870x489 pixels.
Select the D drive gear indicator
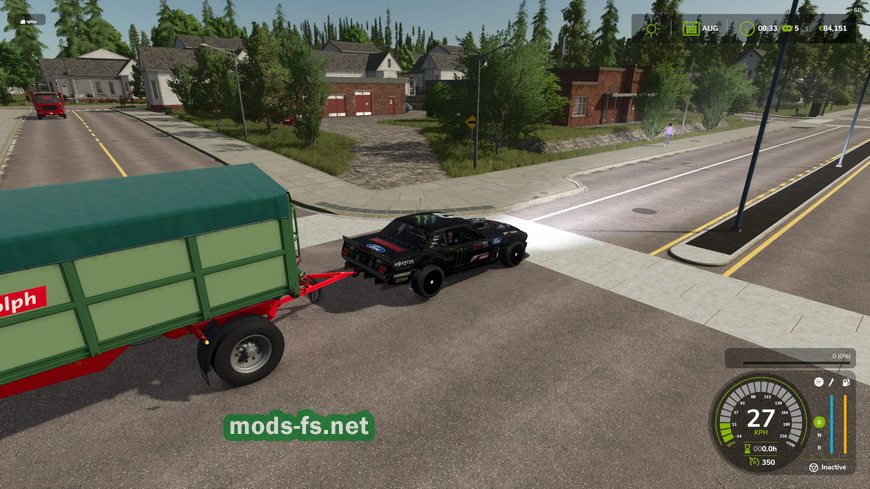point(819,422)
